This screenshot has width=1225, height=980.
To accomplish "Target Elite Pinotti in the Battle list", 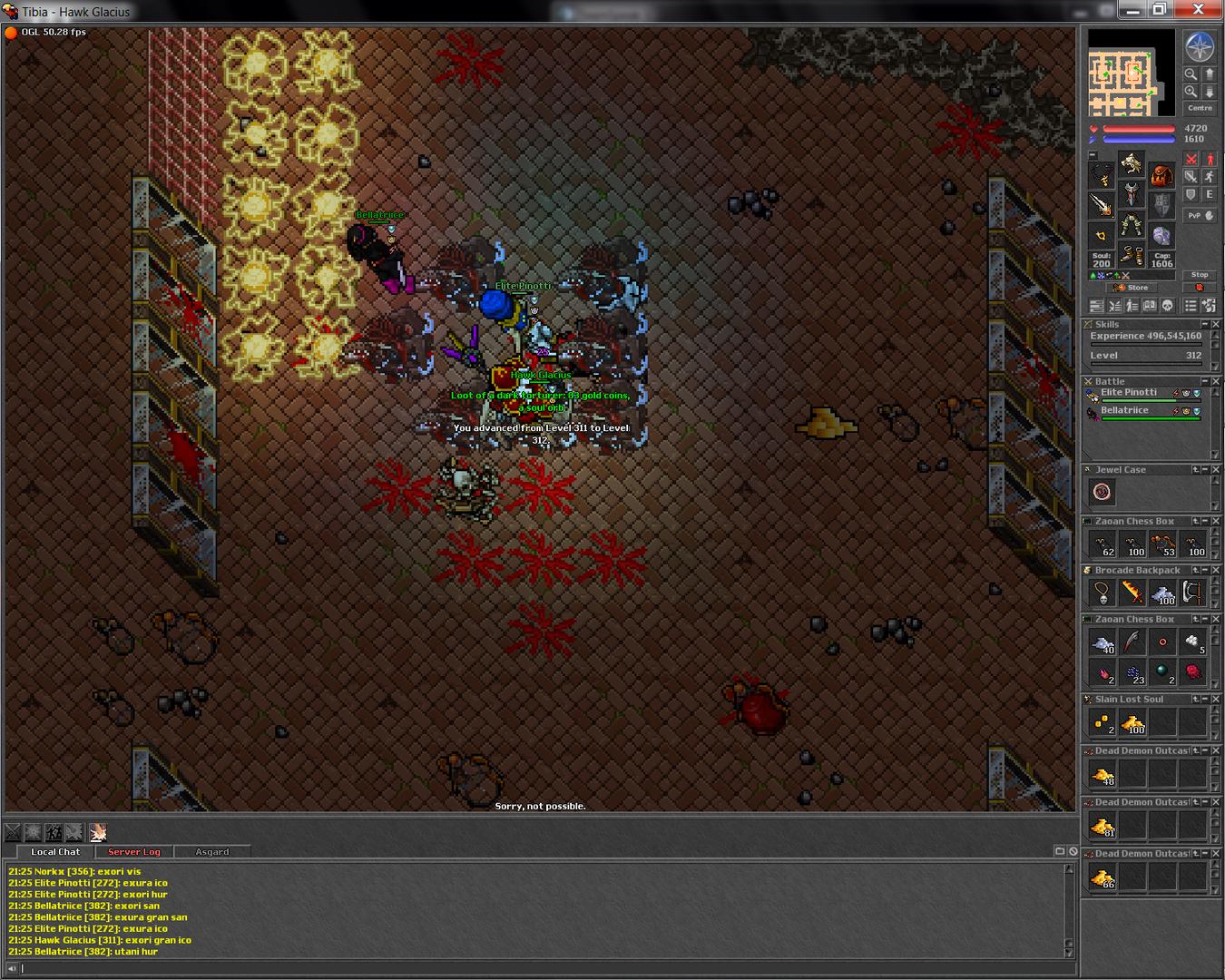I will (1129, 393).
